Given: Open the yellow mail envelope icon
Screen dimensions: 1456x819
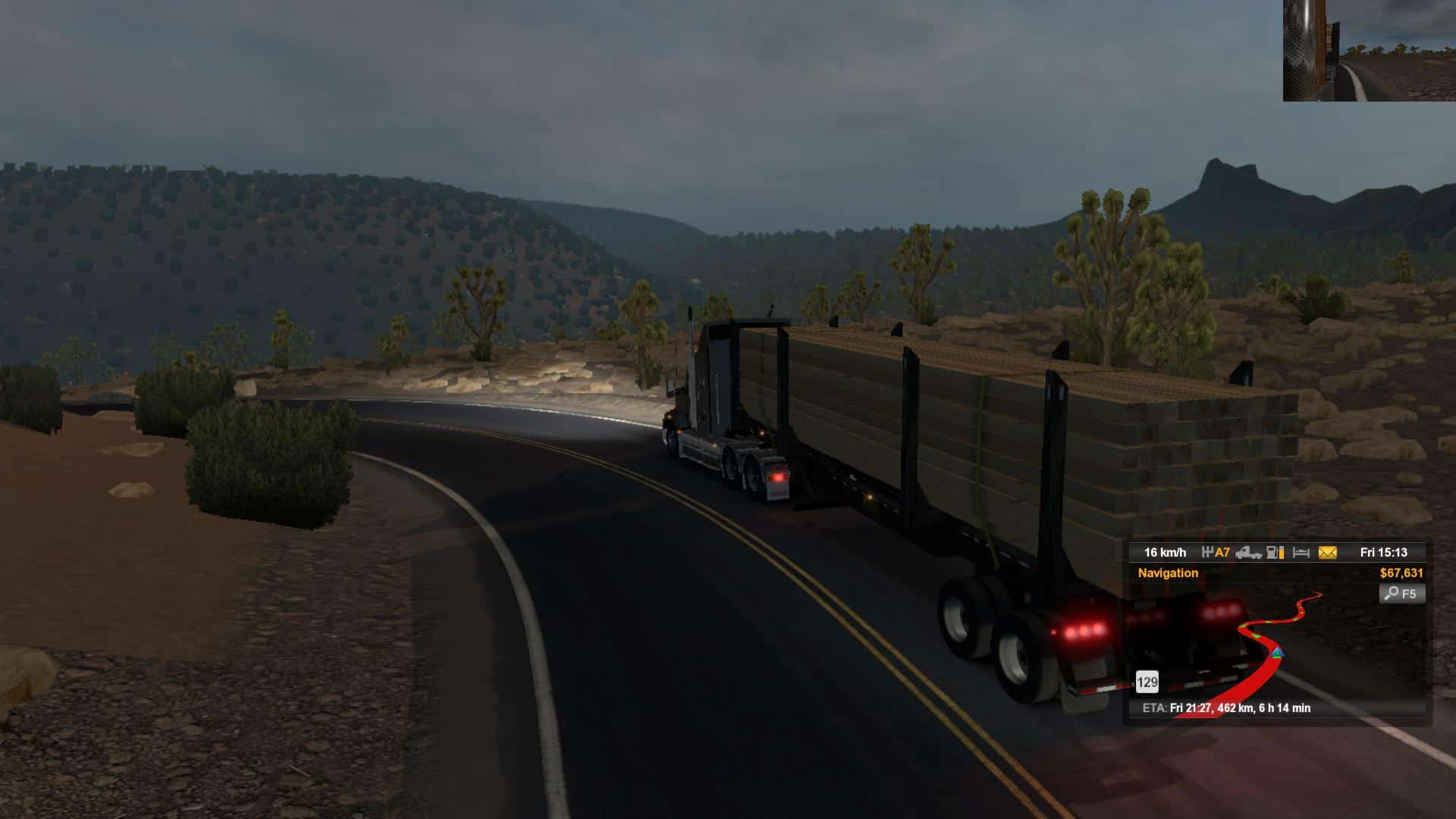Looking at the screenshot, I should click(1327, 553).
